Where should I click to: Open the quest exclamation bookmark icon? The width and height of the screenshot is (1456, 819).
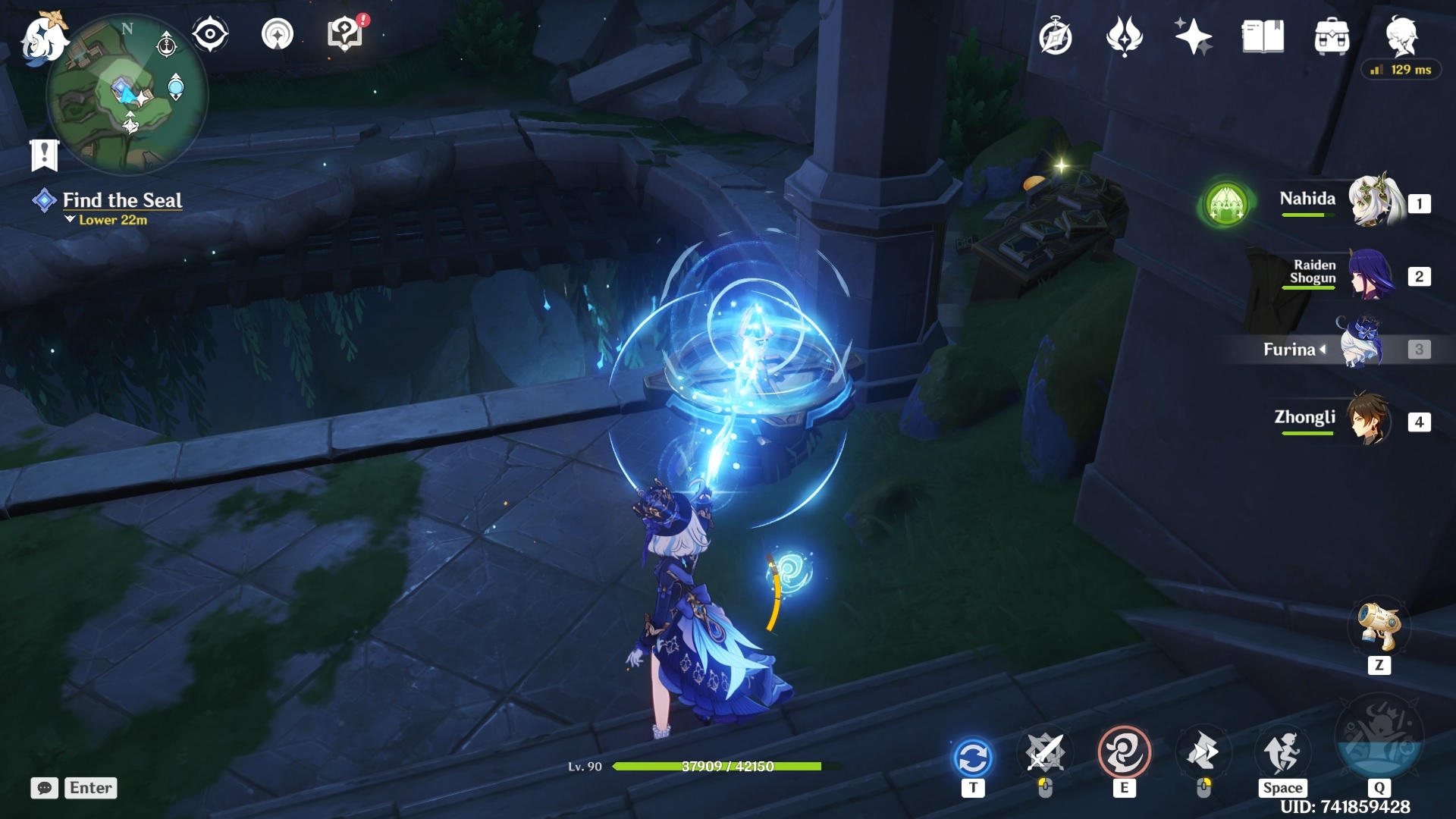pos(44,155)
